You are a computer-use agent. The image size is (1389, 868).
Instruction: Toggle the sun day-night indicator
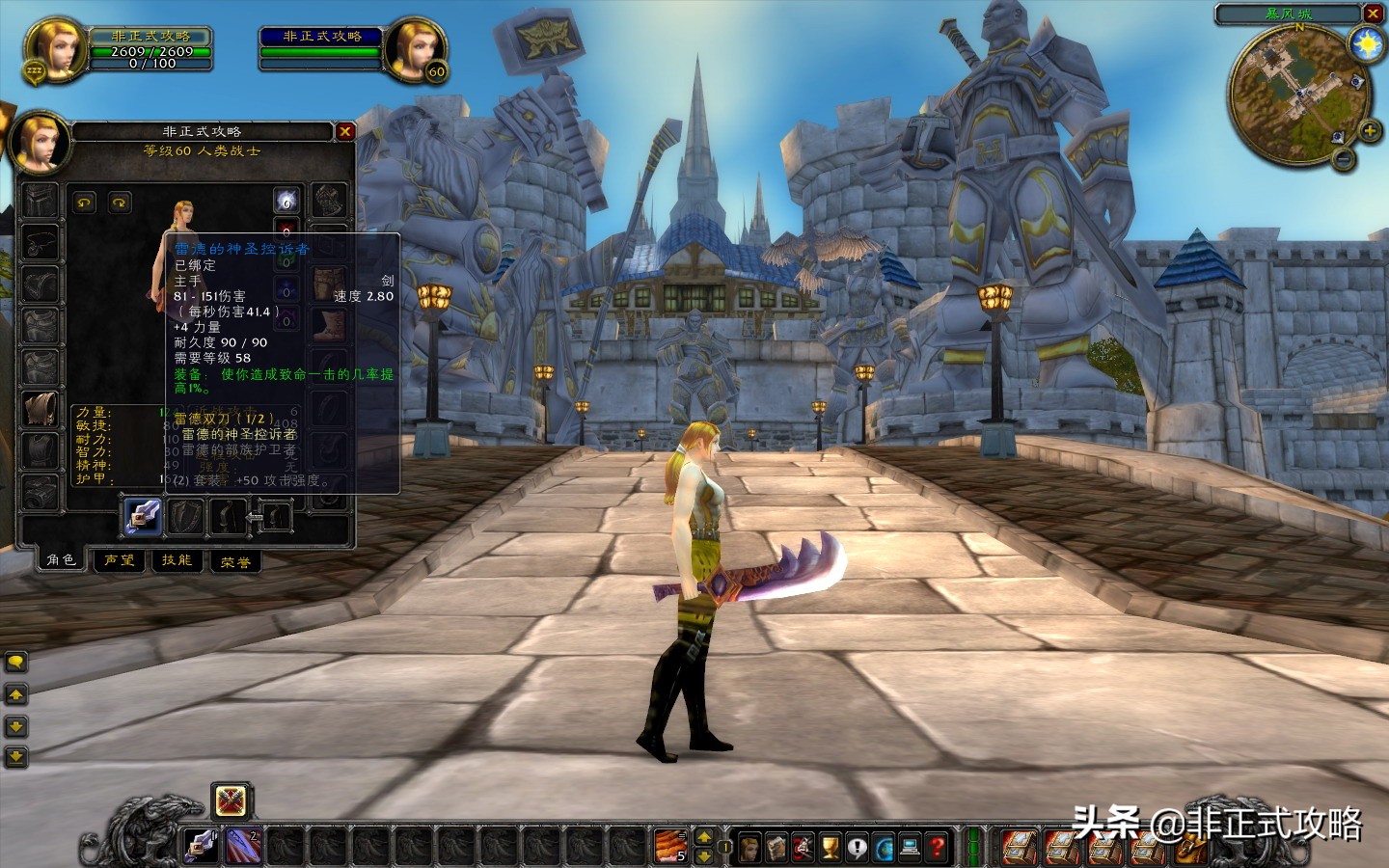1367,44
